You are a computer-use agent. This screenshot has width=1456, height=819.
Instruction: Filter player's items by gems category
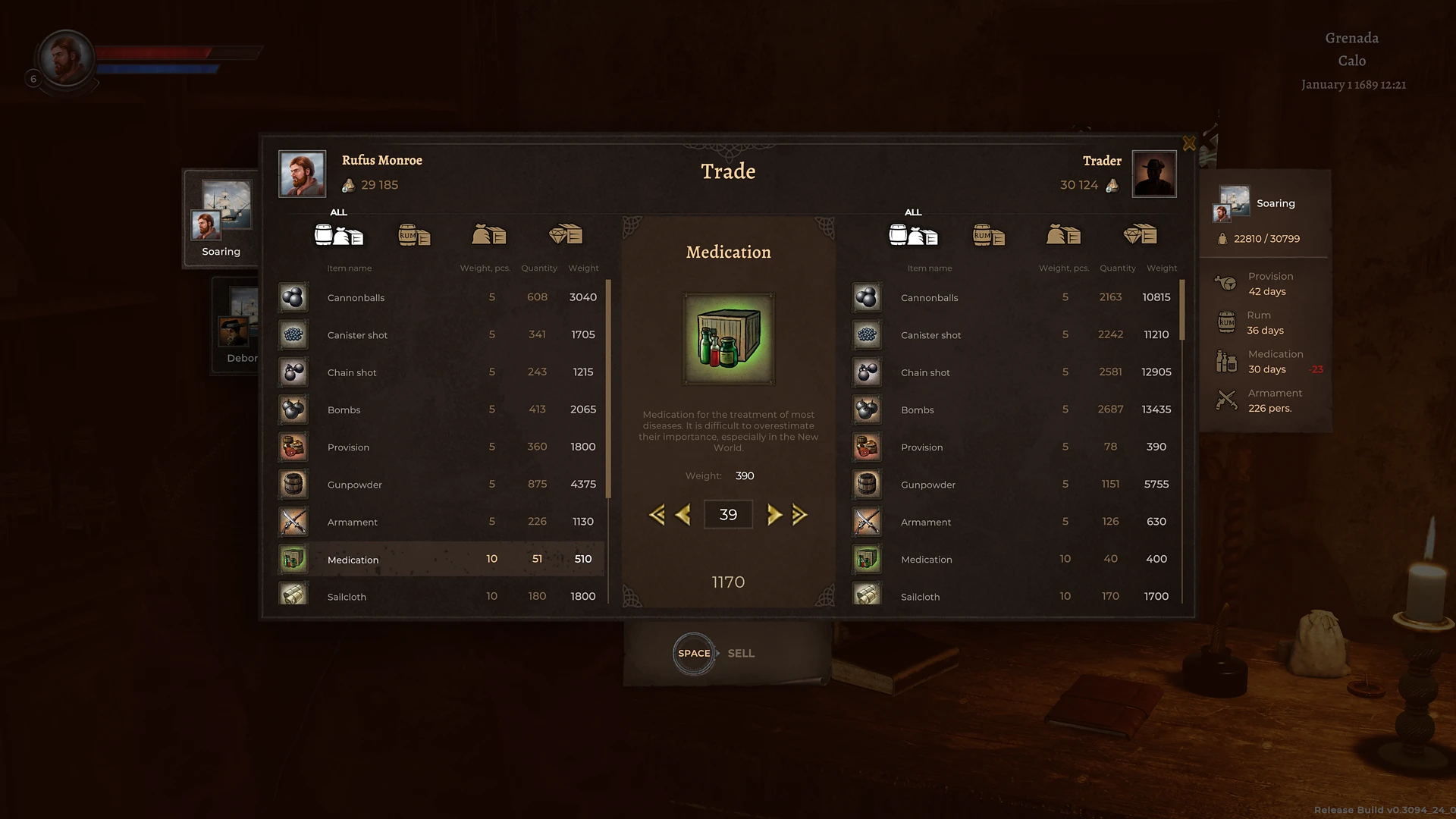[565, 235]
